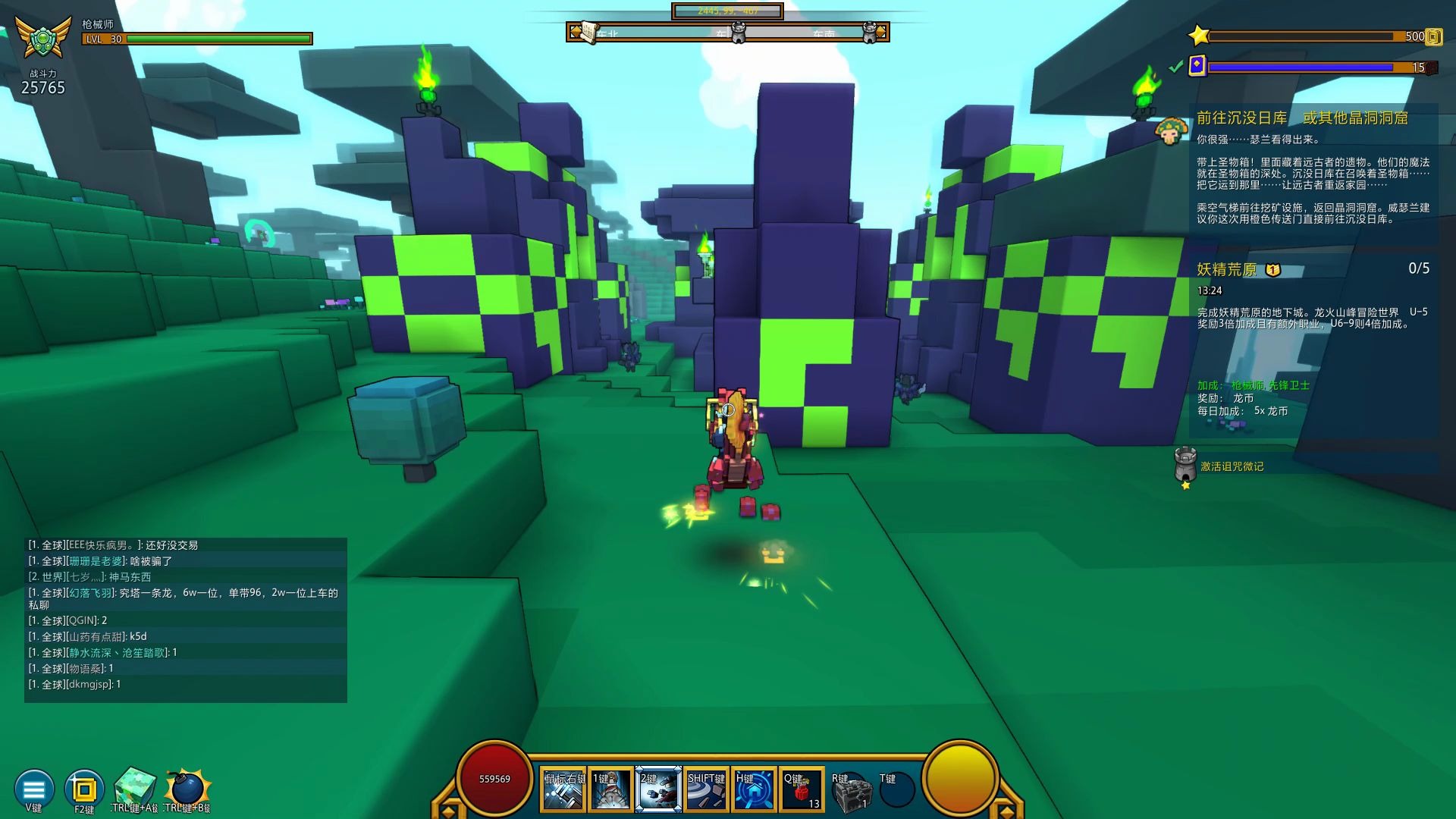
Task: Open the global chat log panel
Action: click(186, 619)
